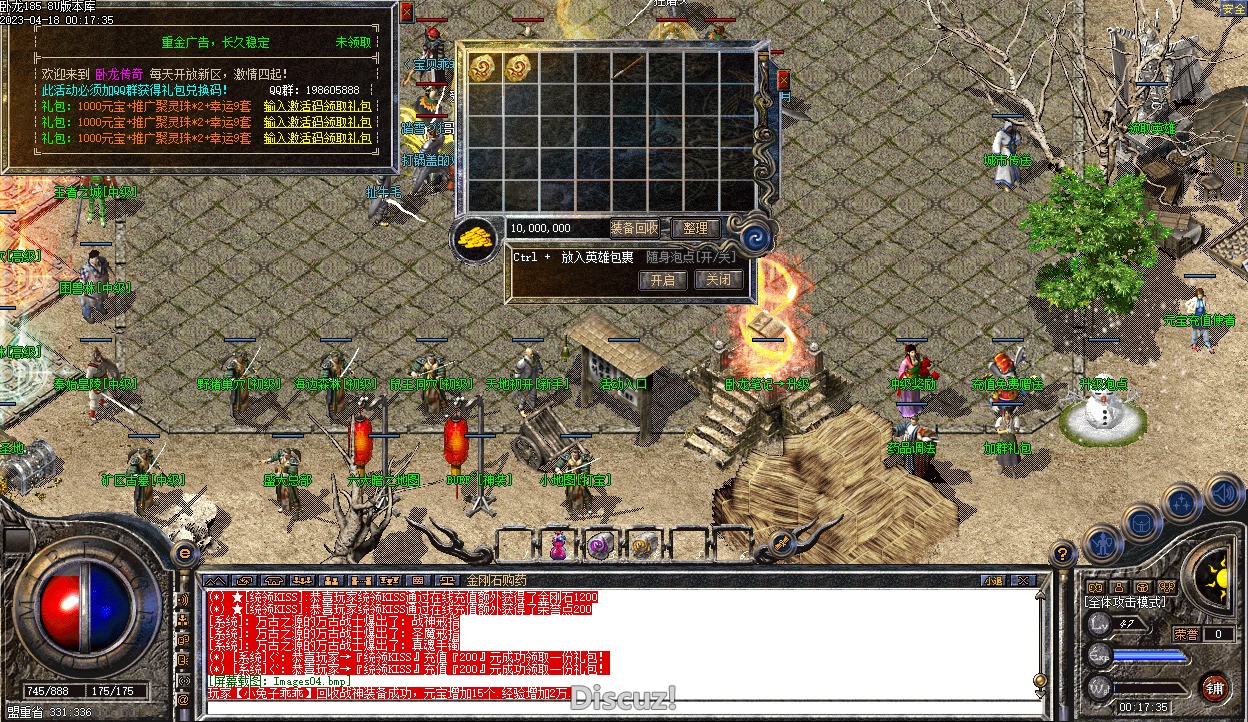Sort the bag with the 整理 button
The image size is (1248, 722).
[x=695, y=228]
